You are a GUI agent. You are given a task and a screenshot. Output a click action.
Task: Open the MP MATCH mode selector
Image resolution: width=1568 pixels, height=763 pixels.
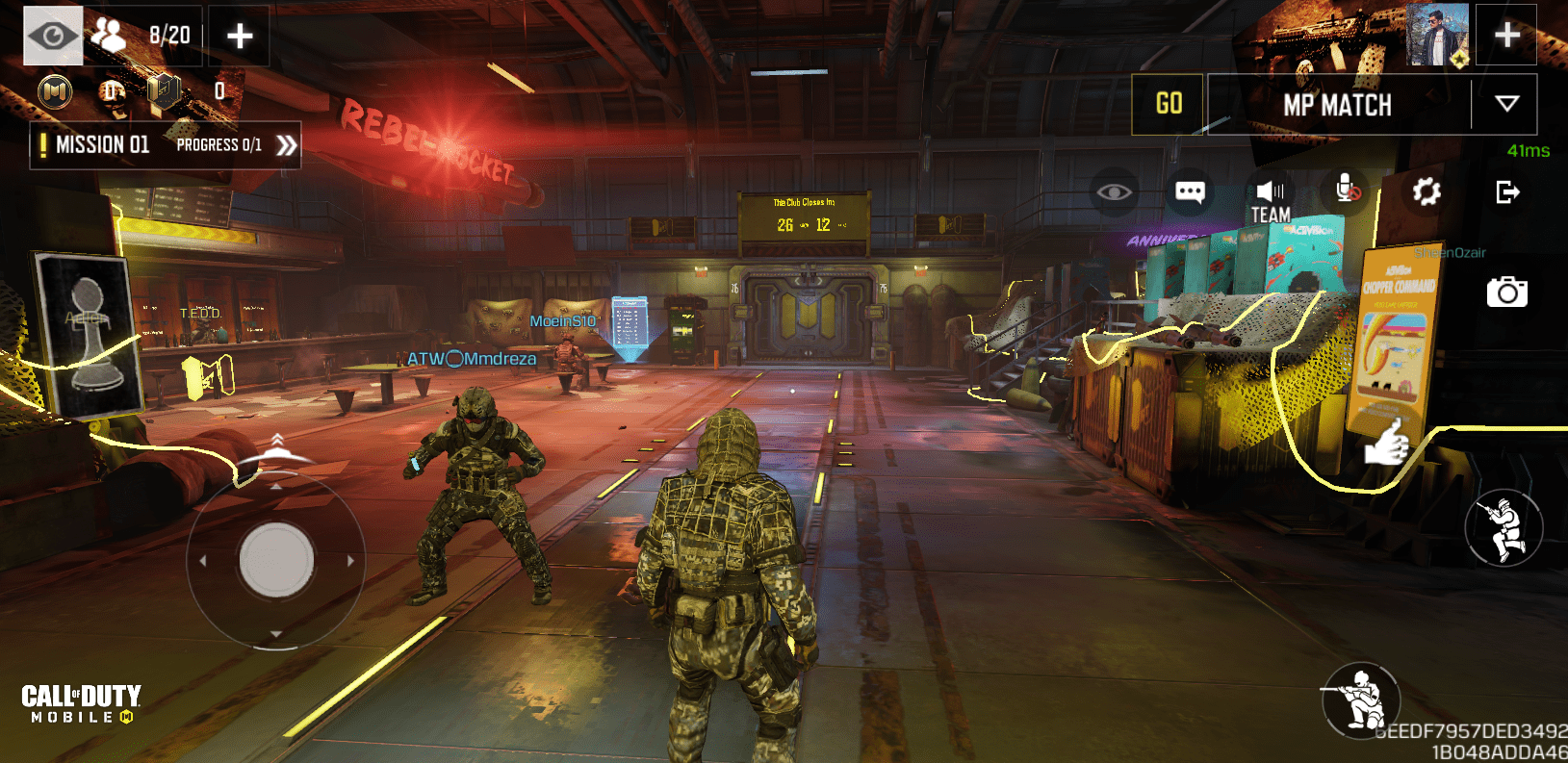click(1338, 104)
